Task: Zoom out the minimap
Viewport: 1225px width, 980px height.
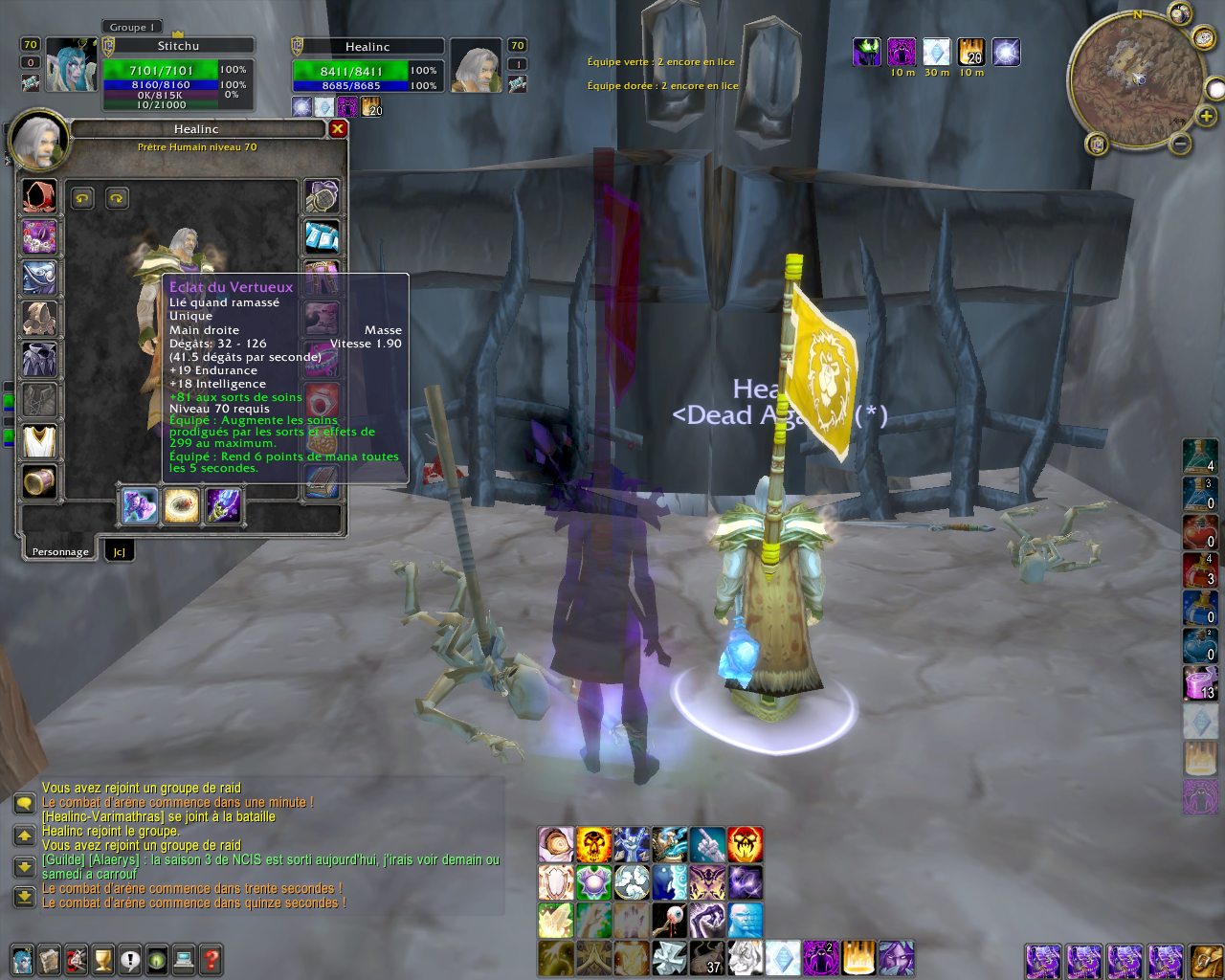Action: (1180, 145)
